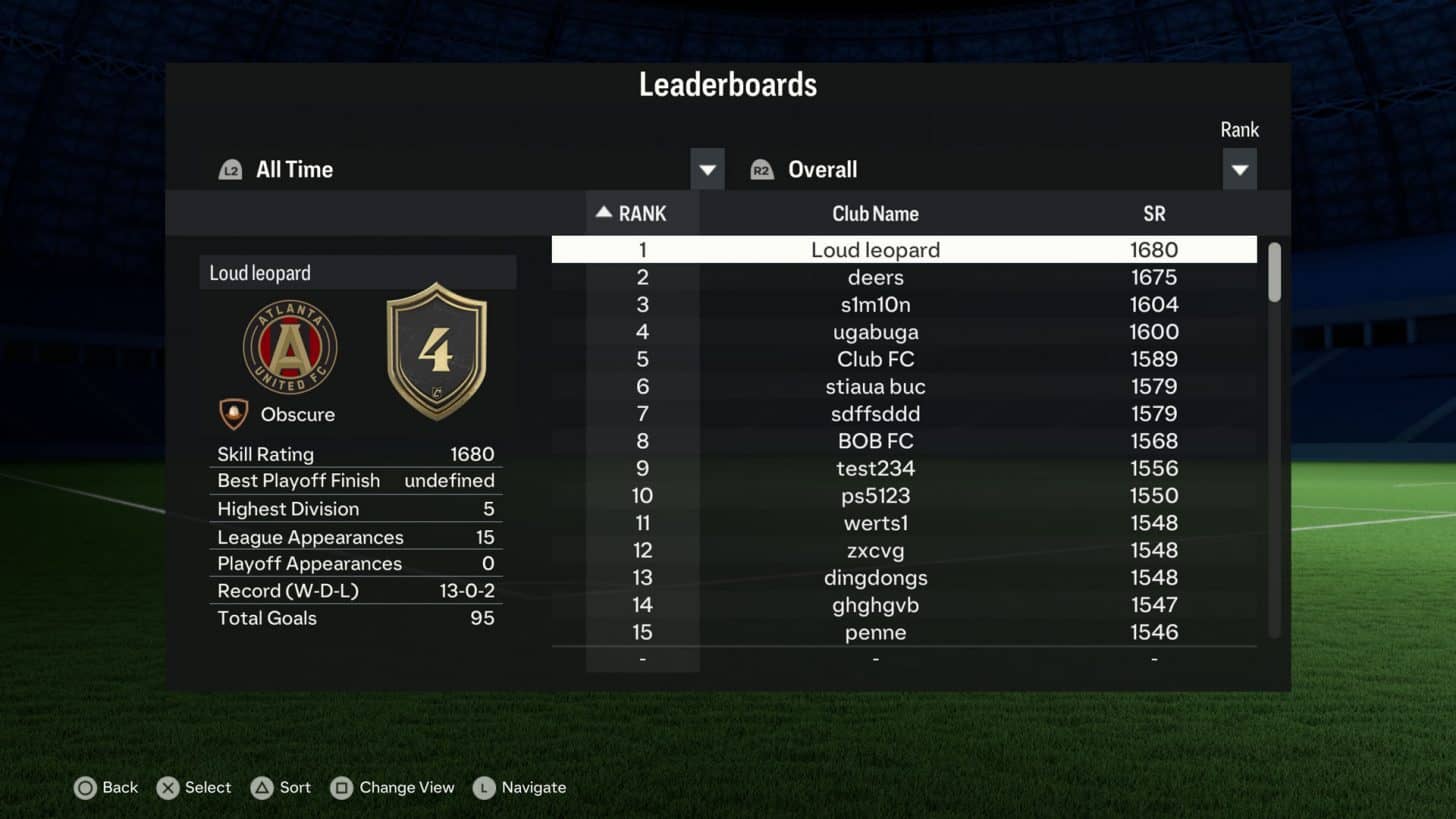Viewport: 1456px width, 819px height.
Task: Open the Overall category dropdown
Action: click(x=1239, y=169)
